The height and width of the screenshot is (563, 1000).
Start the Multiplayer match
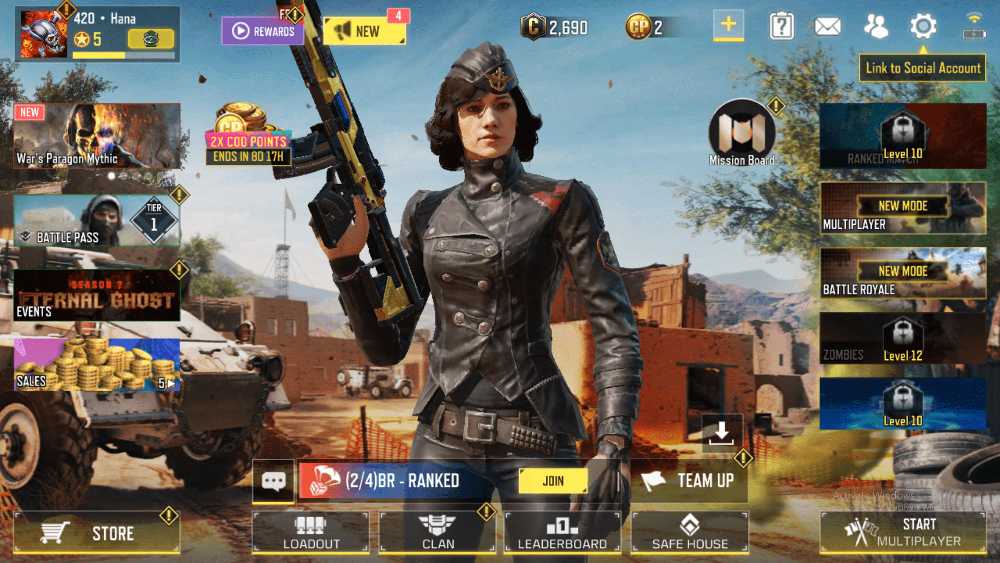click(x=903, y=533)
